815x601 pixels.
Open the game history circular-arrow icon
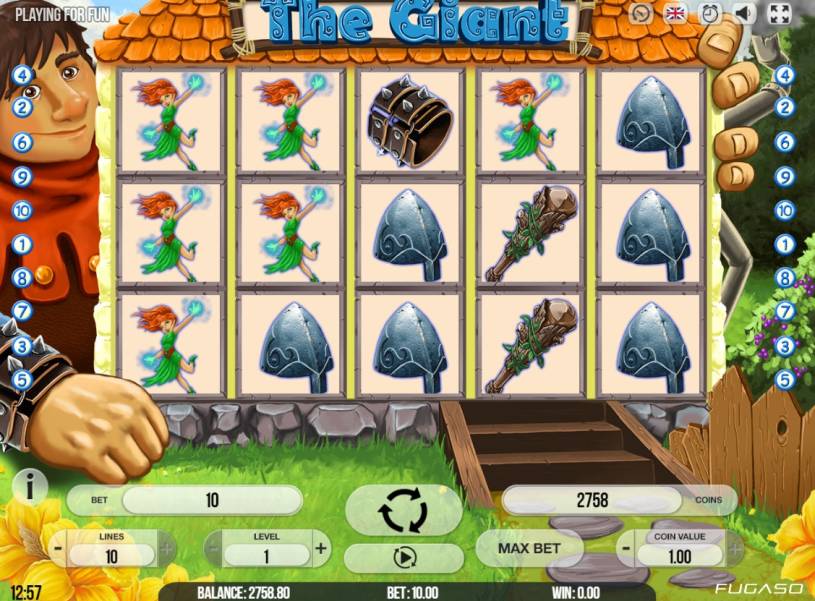(641, 13)
